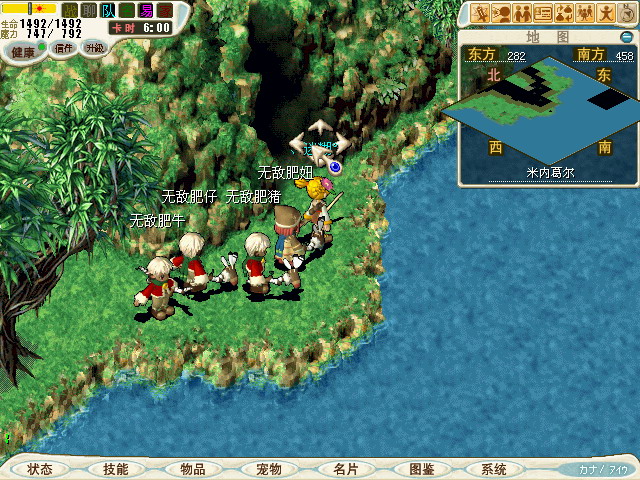
Task: Open the 名片 name card menu
Action: coord(345,469)
